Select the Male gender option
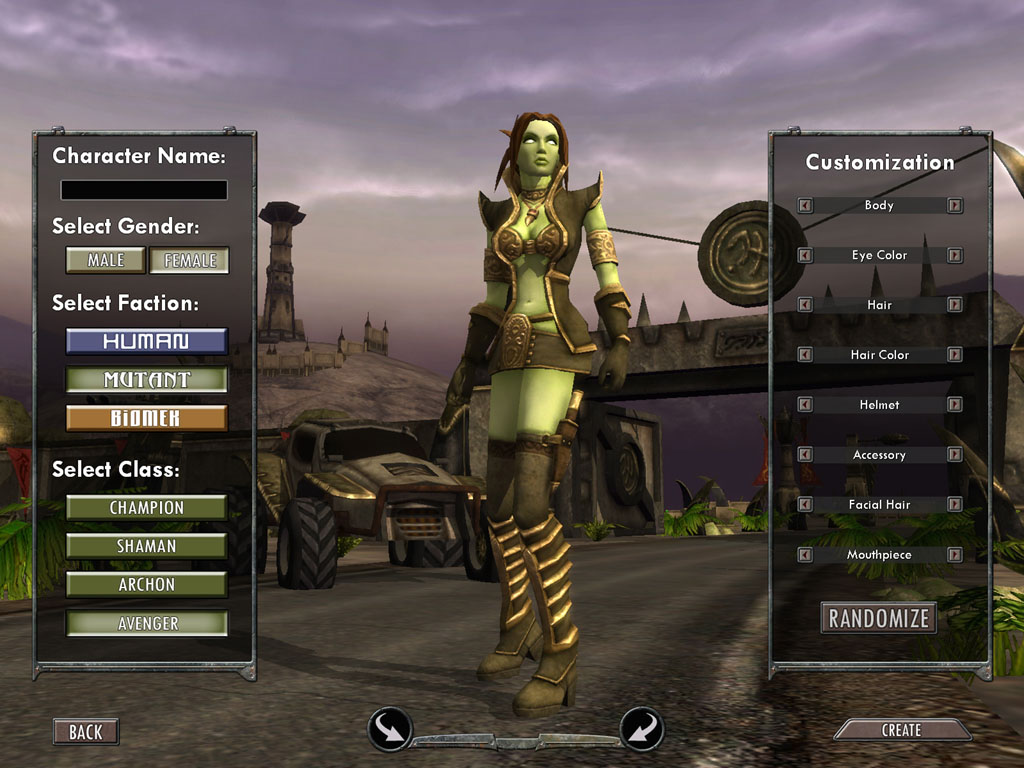This screenshot has height=768, width=1024. tap(105, 260)
